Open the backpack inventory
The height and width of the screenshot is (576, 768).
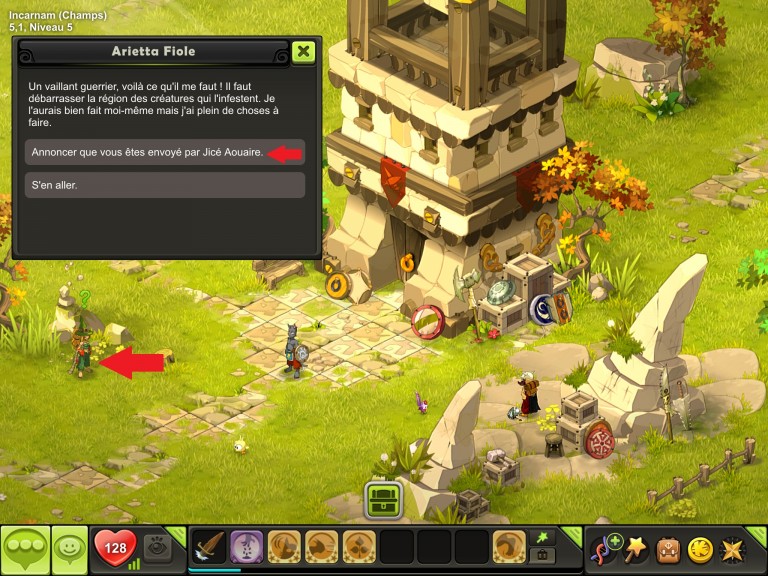[668, 549]
